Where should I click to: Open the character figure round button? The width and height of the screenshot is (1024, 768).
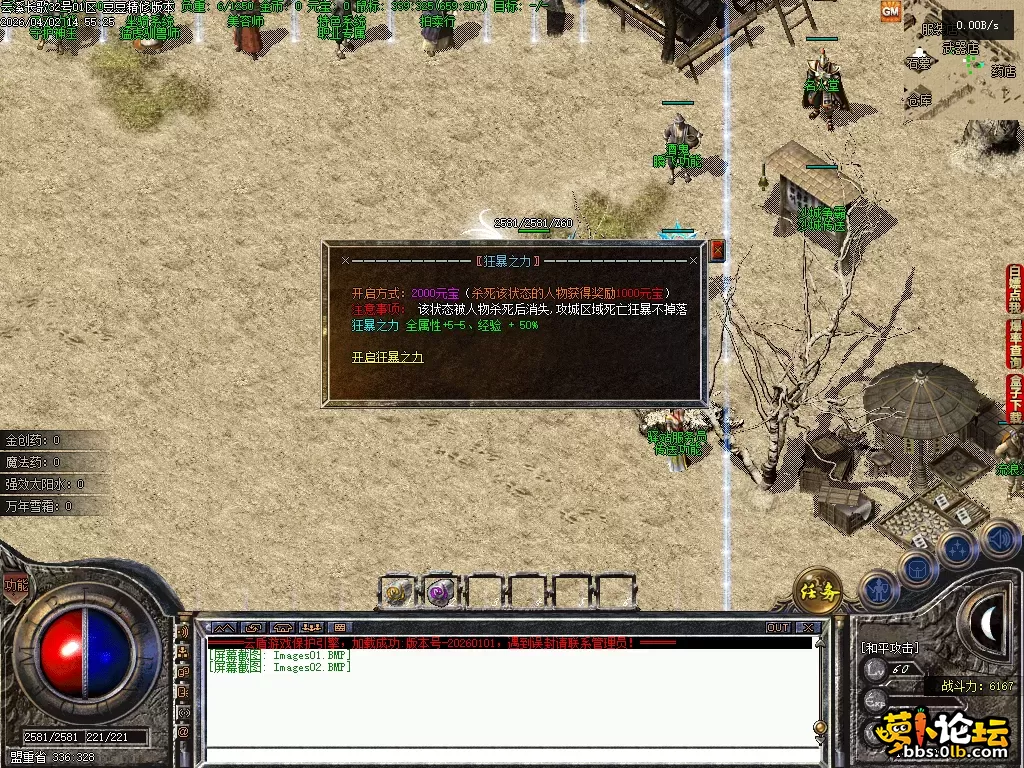point(878,588)
